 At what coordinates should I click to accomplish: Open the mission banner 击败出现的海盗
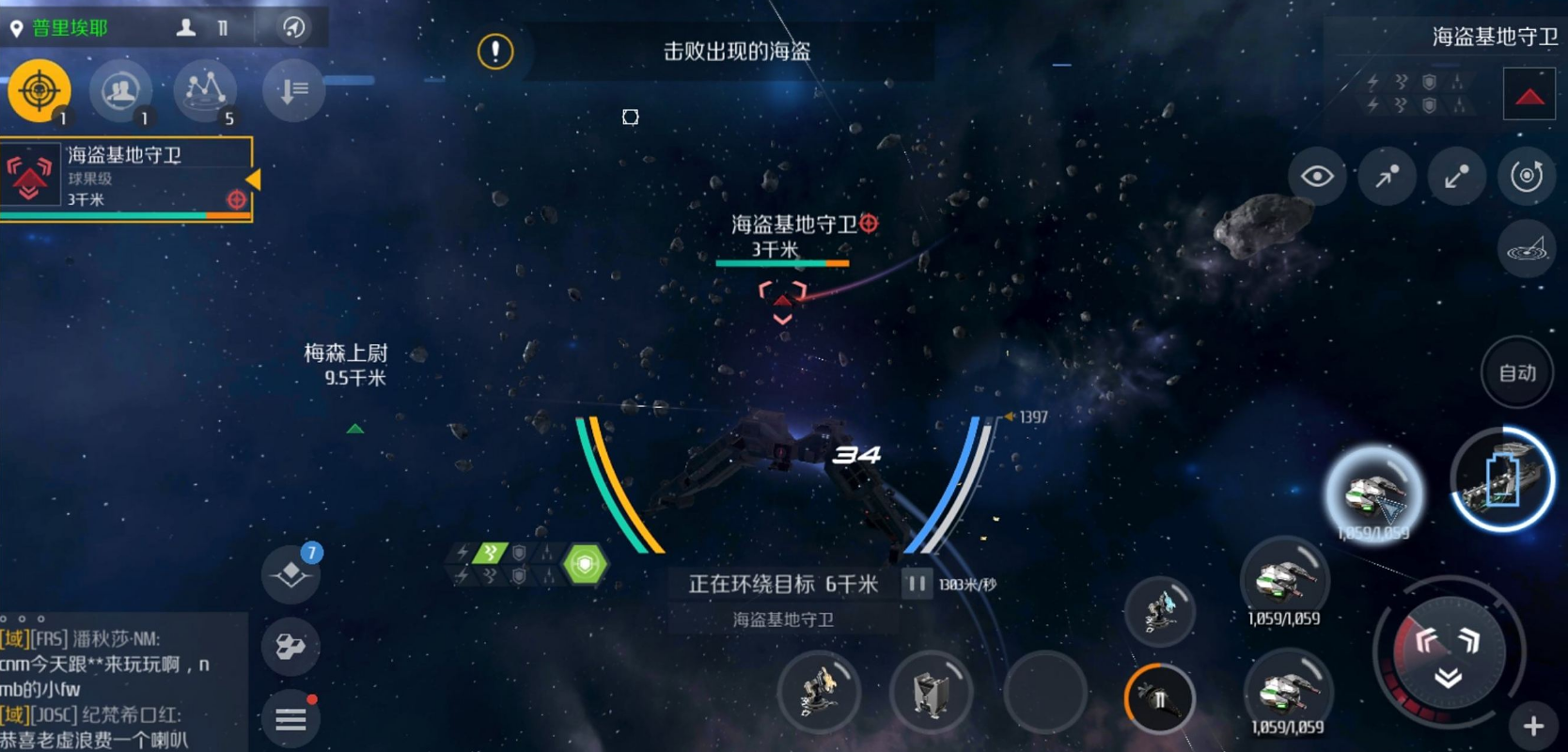tap(739, 52)
